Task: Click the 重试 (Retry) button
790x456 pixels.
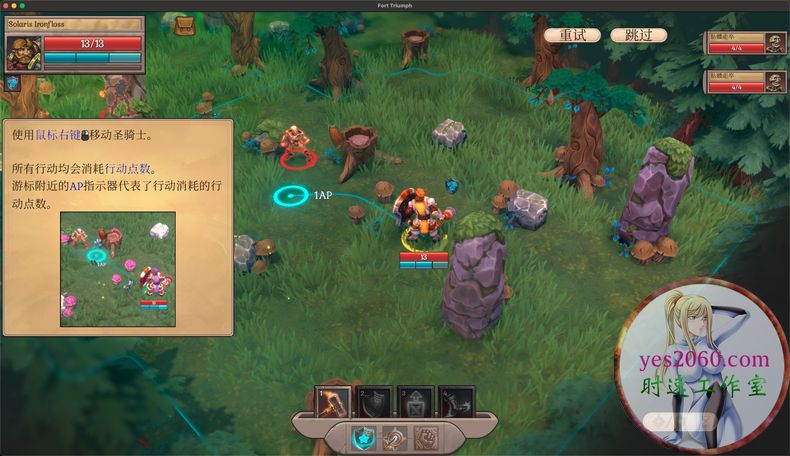Action: tap(572, 35)
